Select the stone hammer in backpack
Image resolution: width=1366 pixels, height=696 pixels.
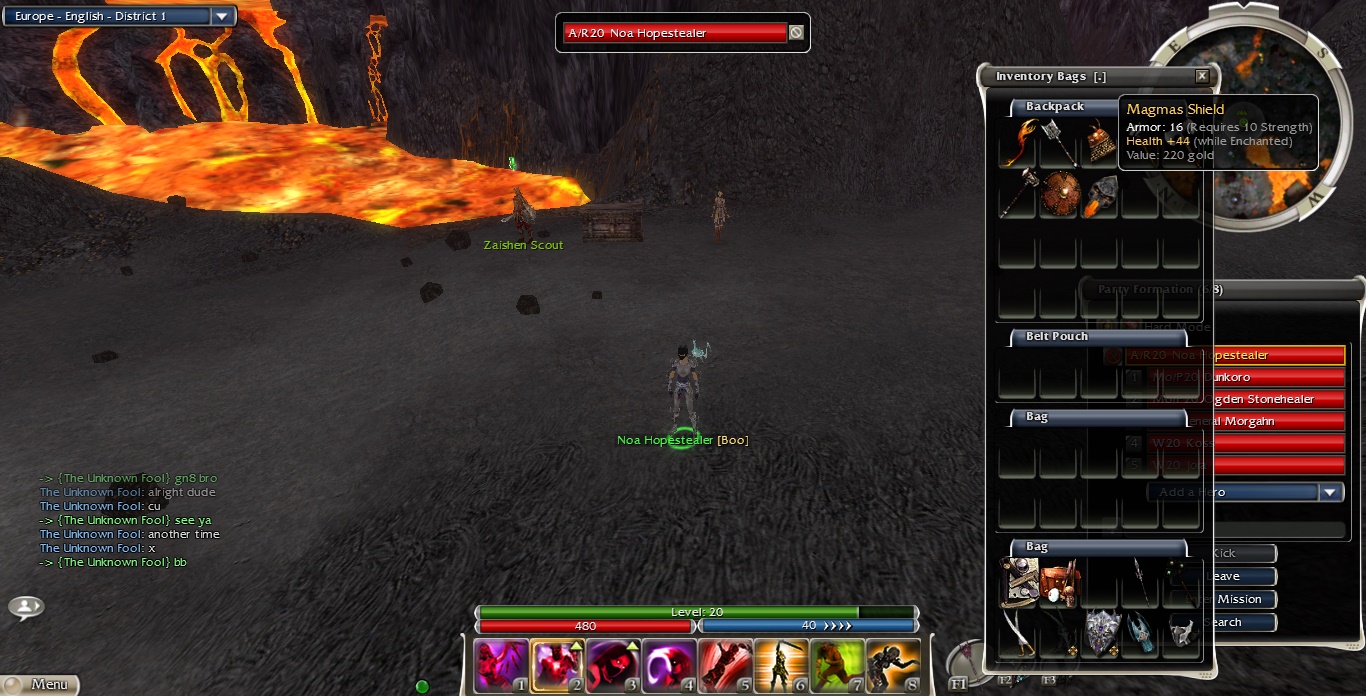point(1018,193)
